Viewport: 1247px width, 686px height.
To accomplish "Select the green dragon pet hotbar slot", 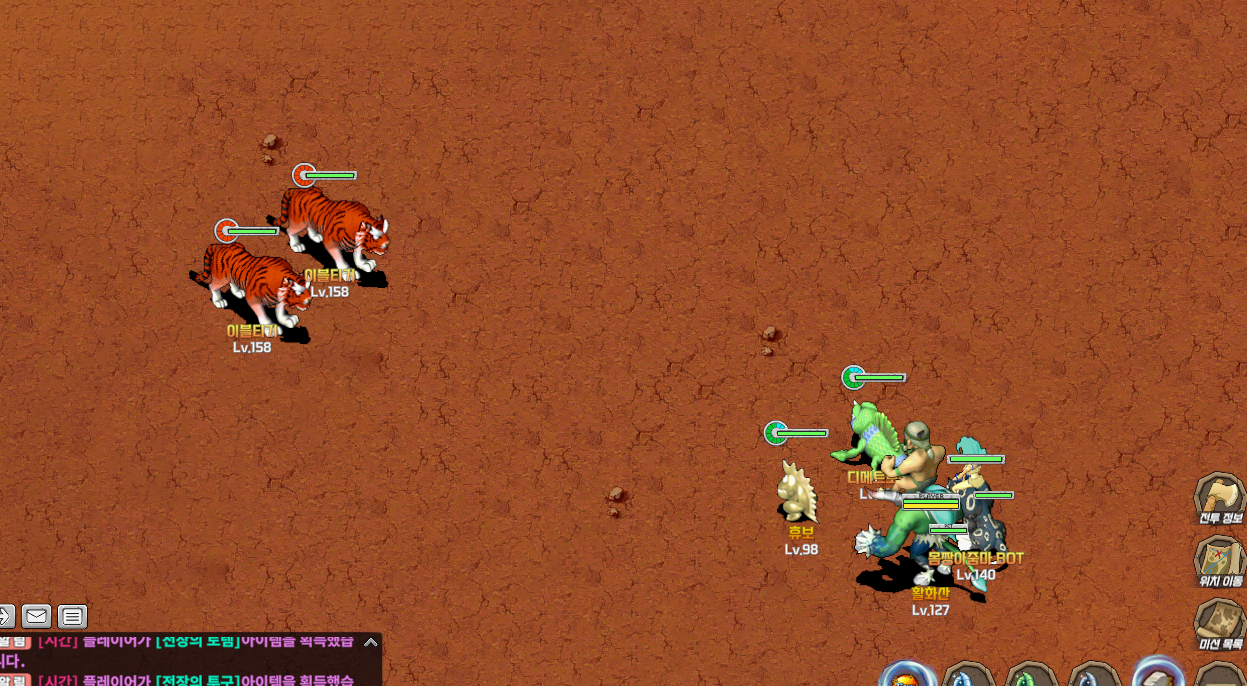I will tap(1032, 677).
